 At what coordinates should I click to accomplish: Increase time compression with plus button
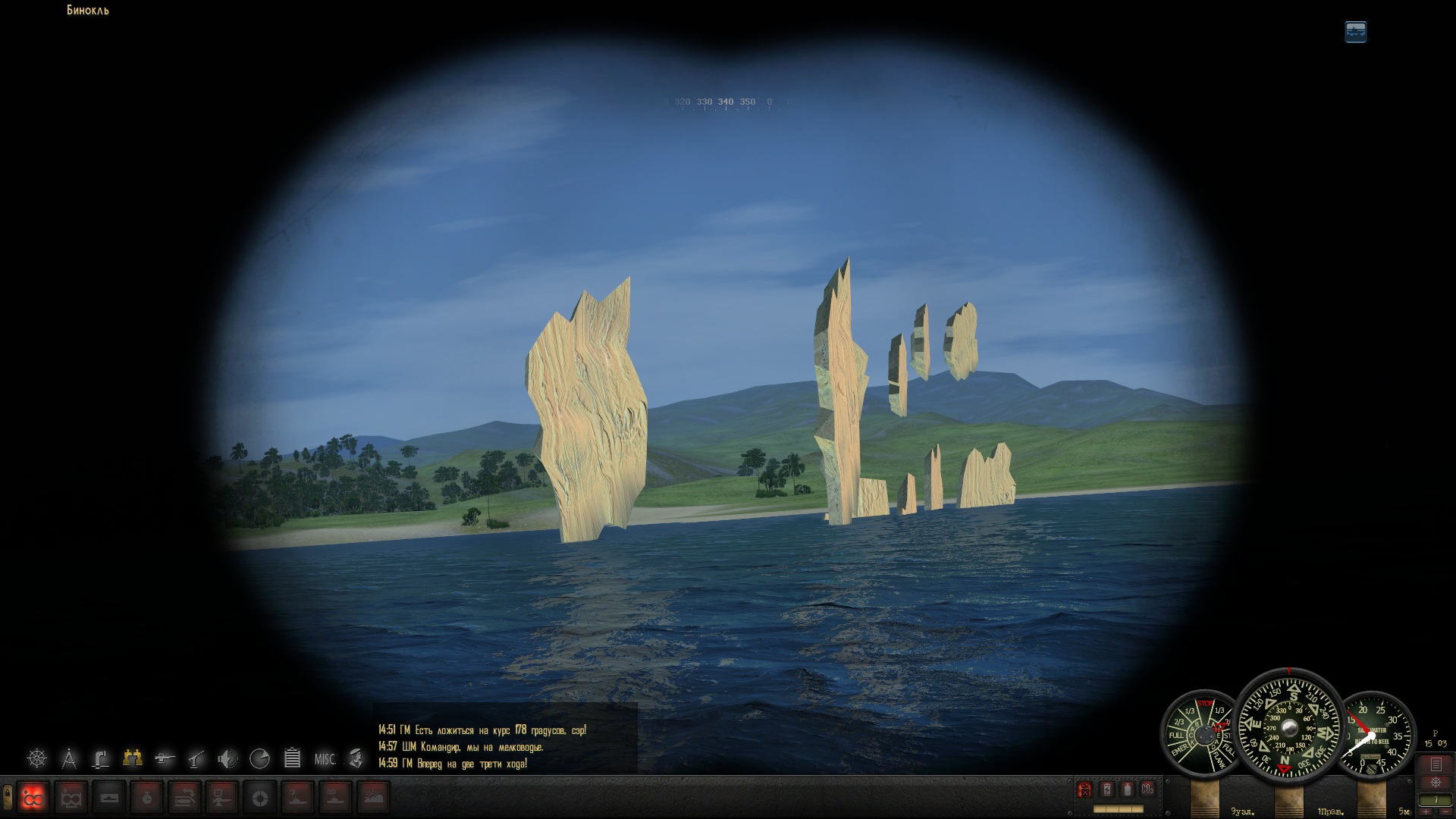pos(1426,812)
